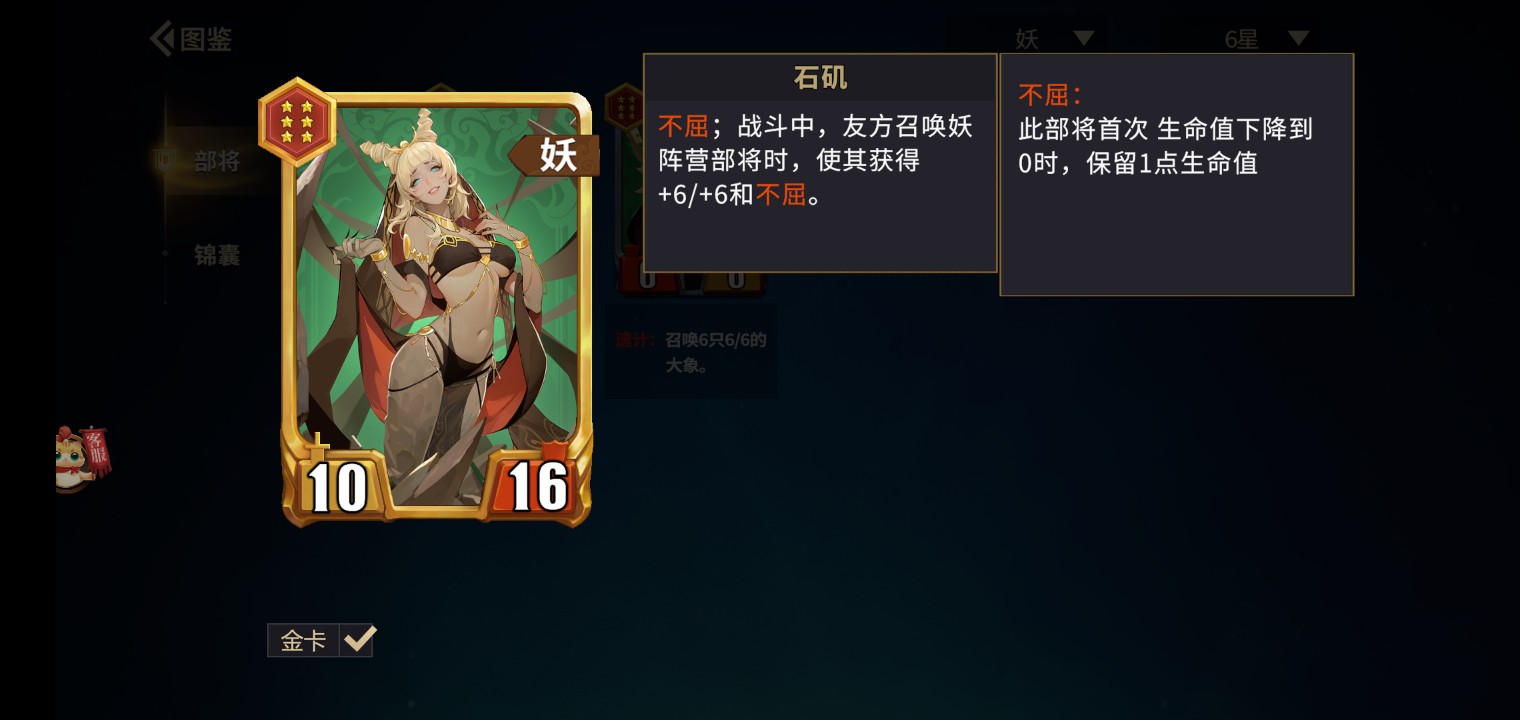This screenshot has height=720, width=1520.
Task: Click the 金卡 label
Action: [x=303, y=640]
